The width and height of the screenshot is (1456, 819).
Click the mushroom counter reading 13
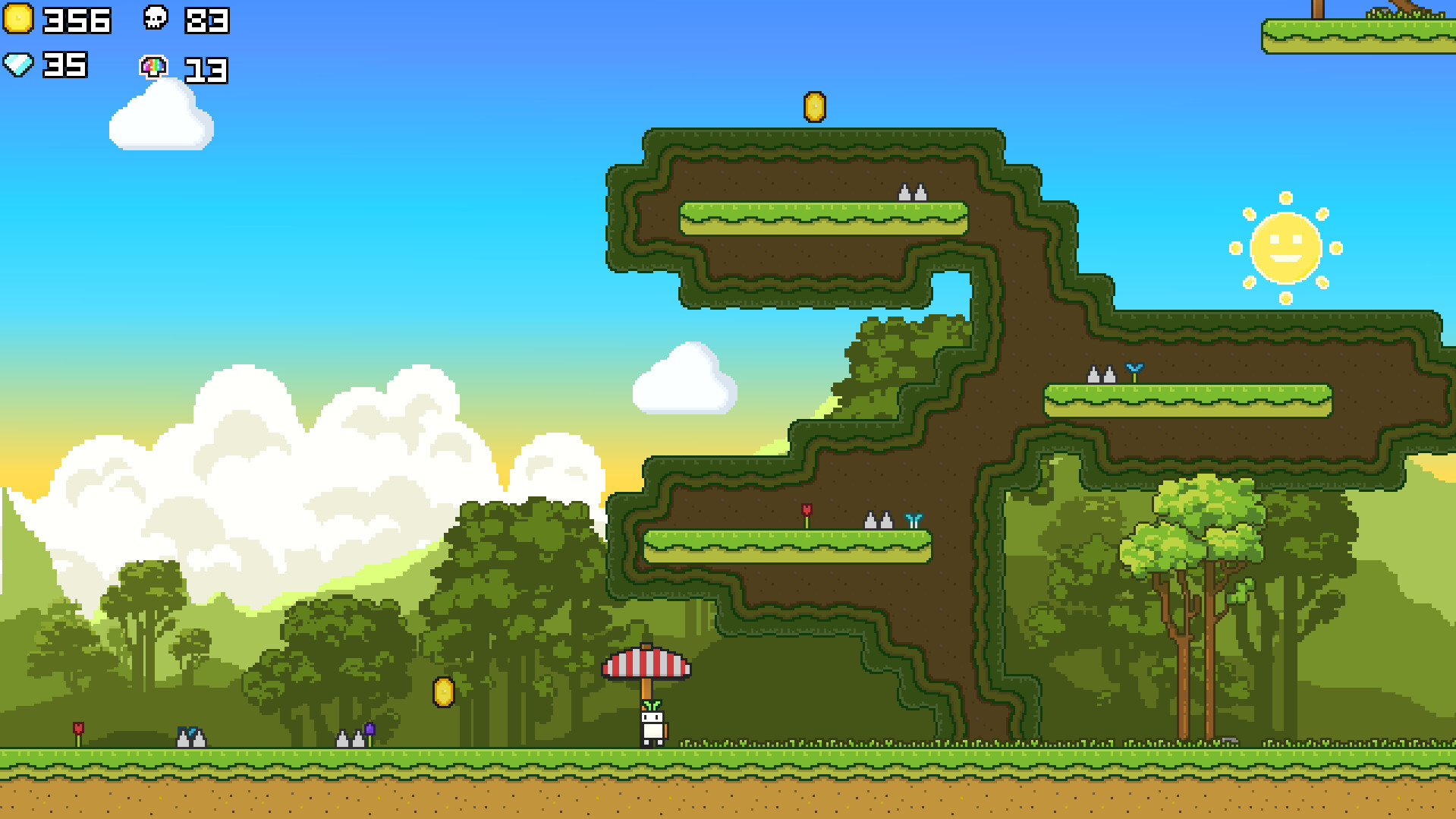[206, 71]
